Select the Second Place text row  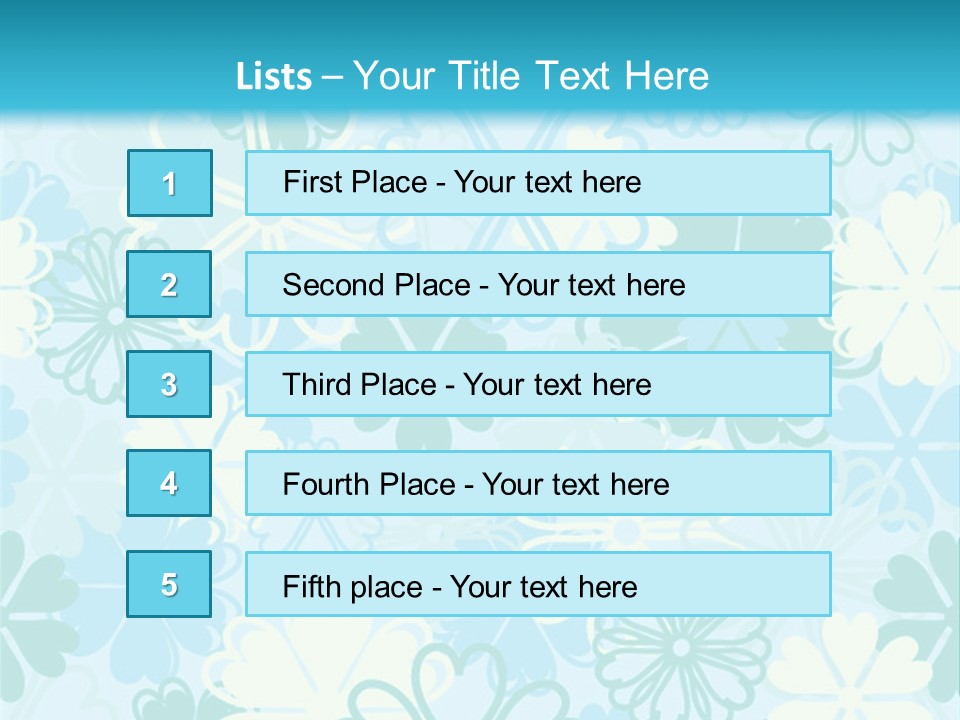pos(538,284)
